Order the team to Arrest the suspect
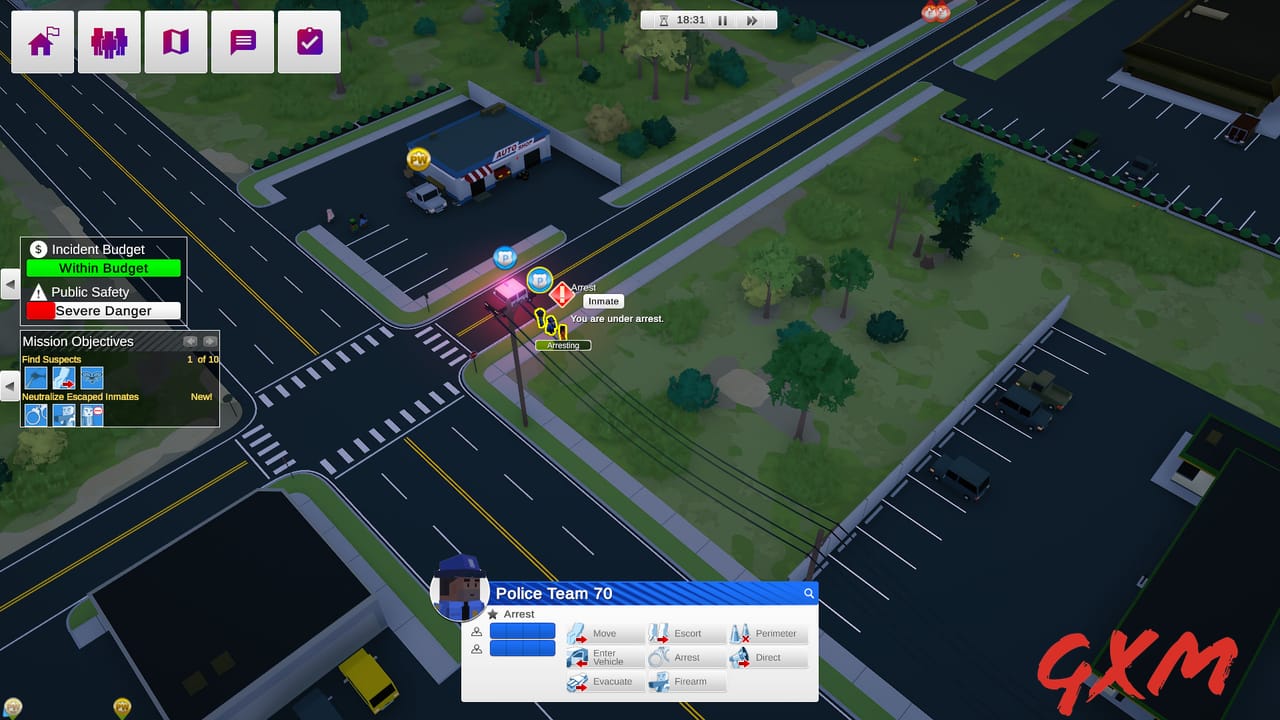The height and width of the screenshot is (720, 1280). coord(687,657)
